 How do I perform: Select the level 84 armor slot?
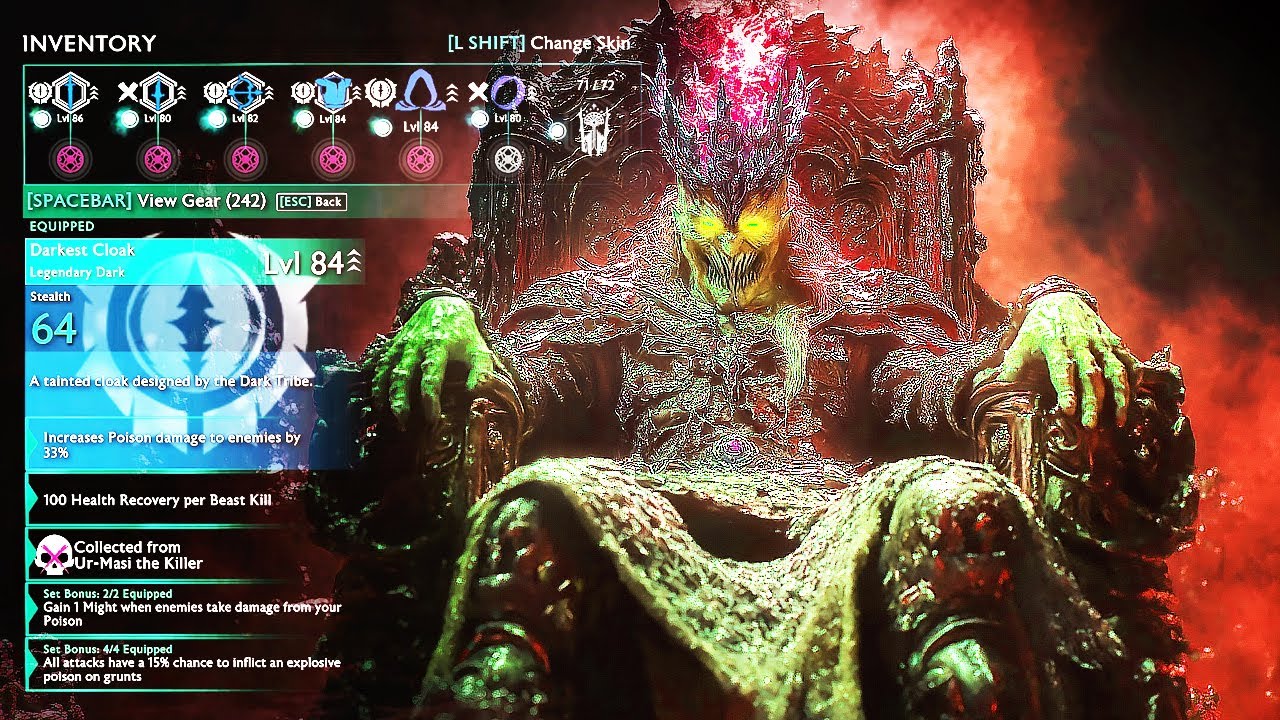coord(332,93)
